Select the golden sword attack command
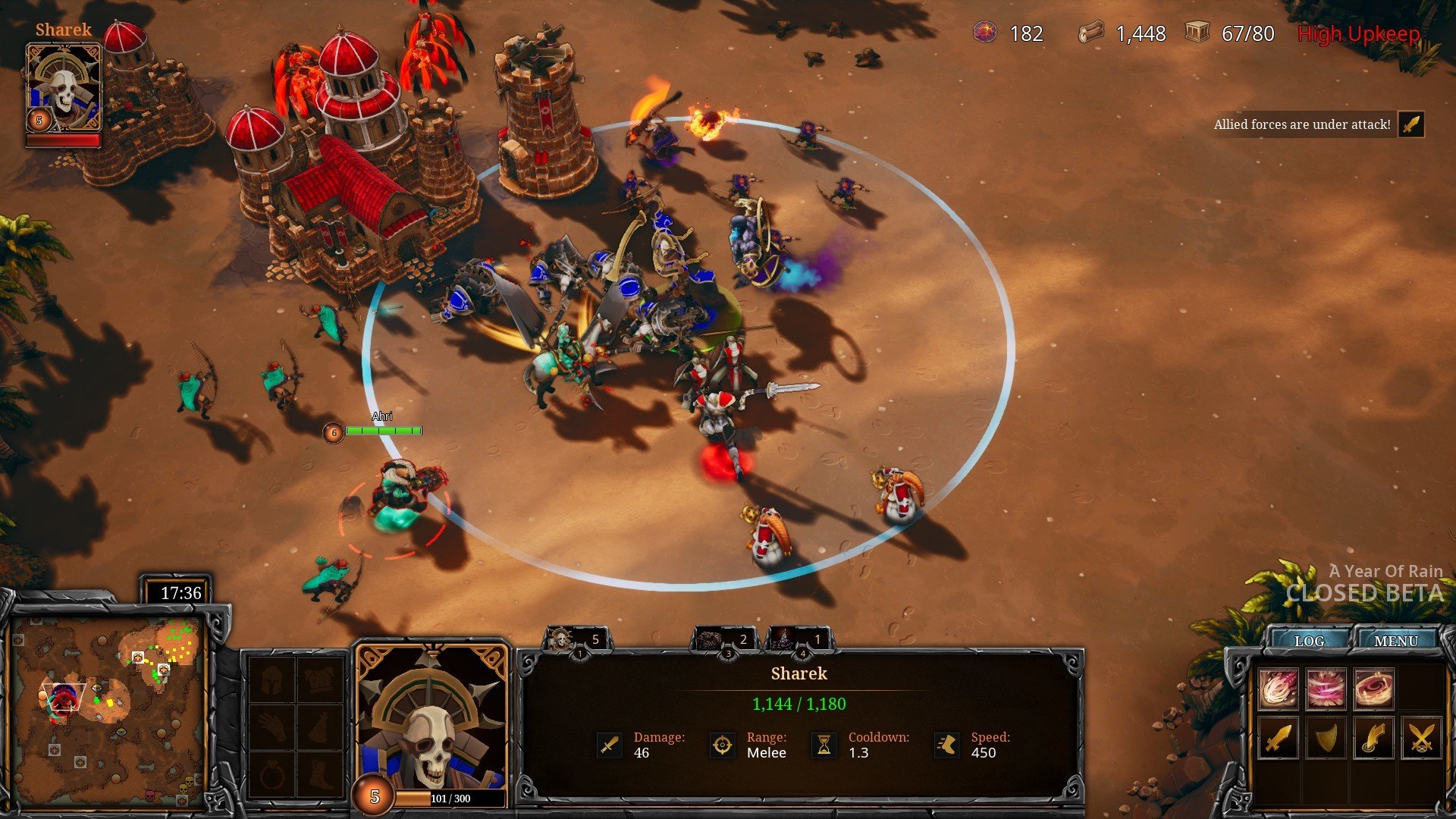 point(1279,737)
